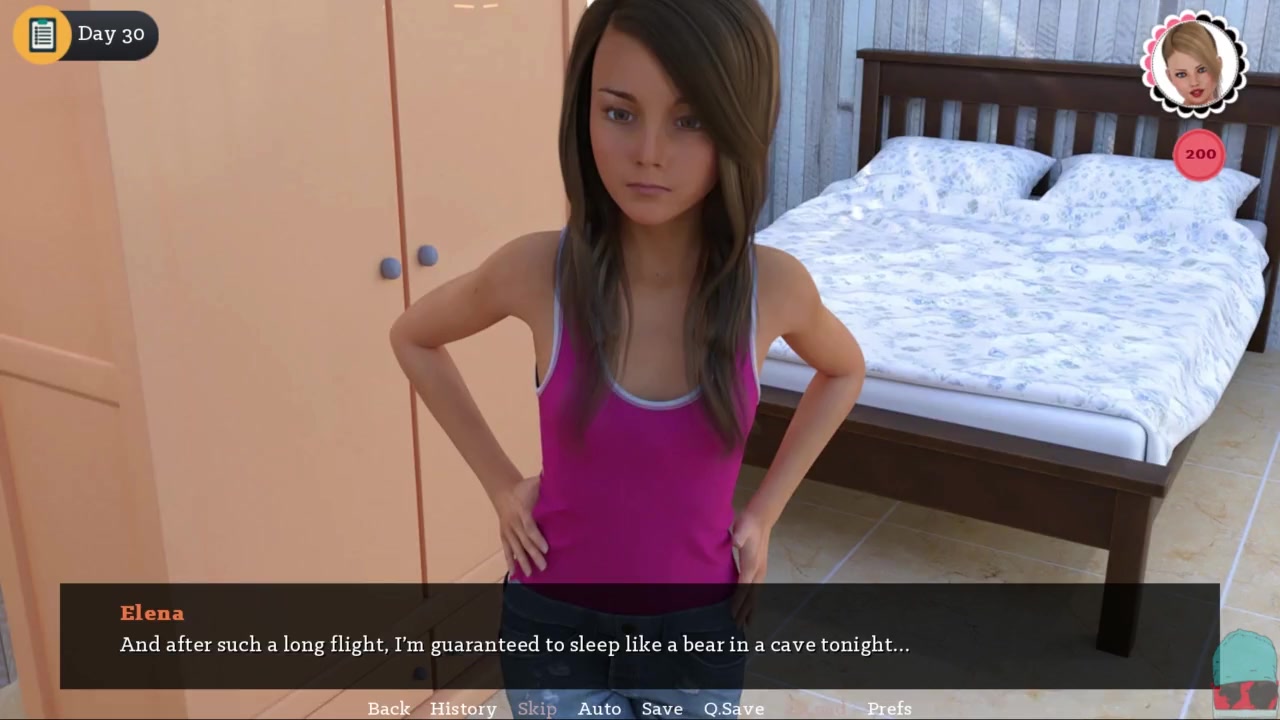Open the dialogue History
Screen dimensions: 1280x720
pyautogui.click(x=463, y=708)
